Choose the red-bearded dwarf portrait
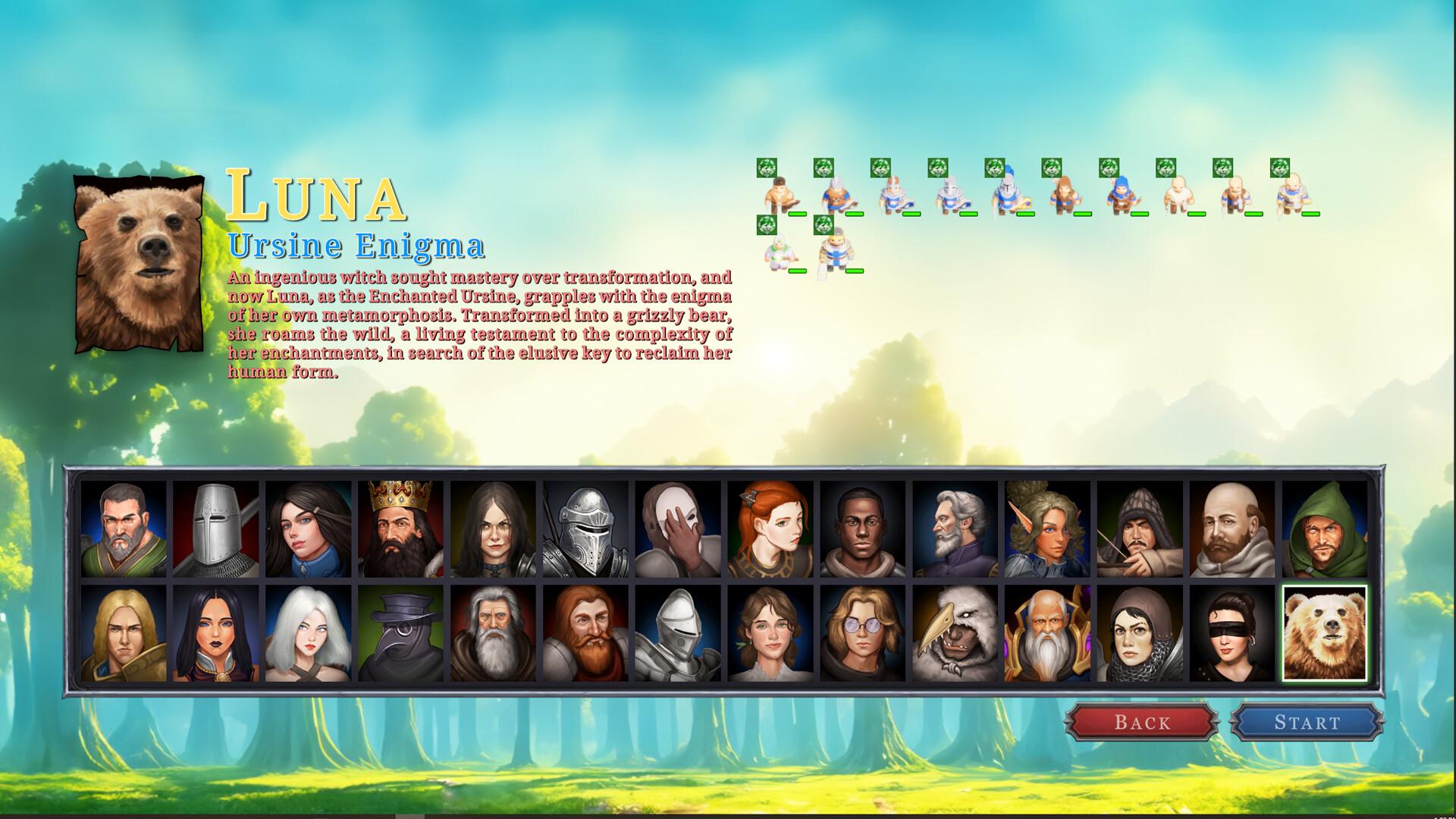Viewport: 1456px width, 819px height. point(585,633)
